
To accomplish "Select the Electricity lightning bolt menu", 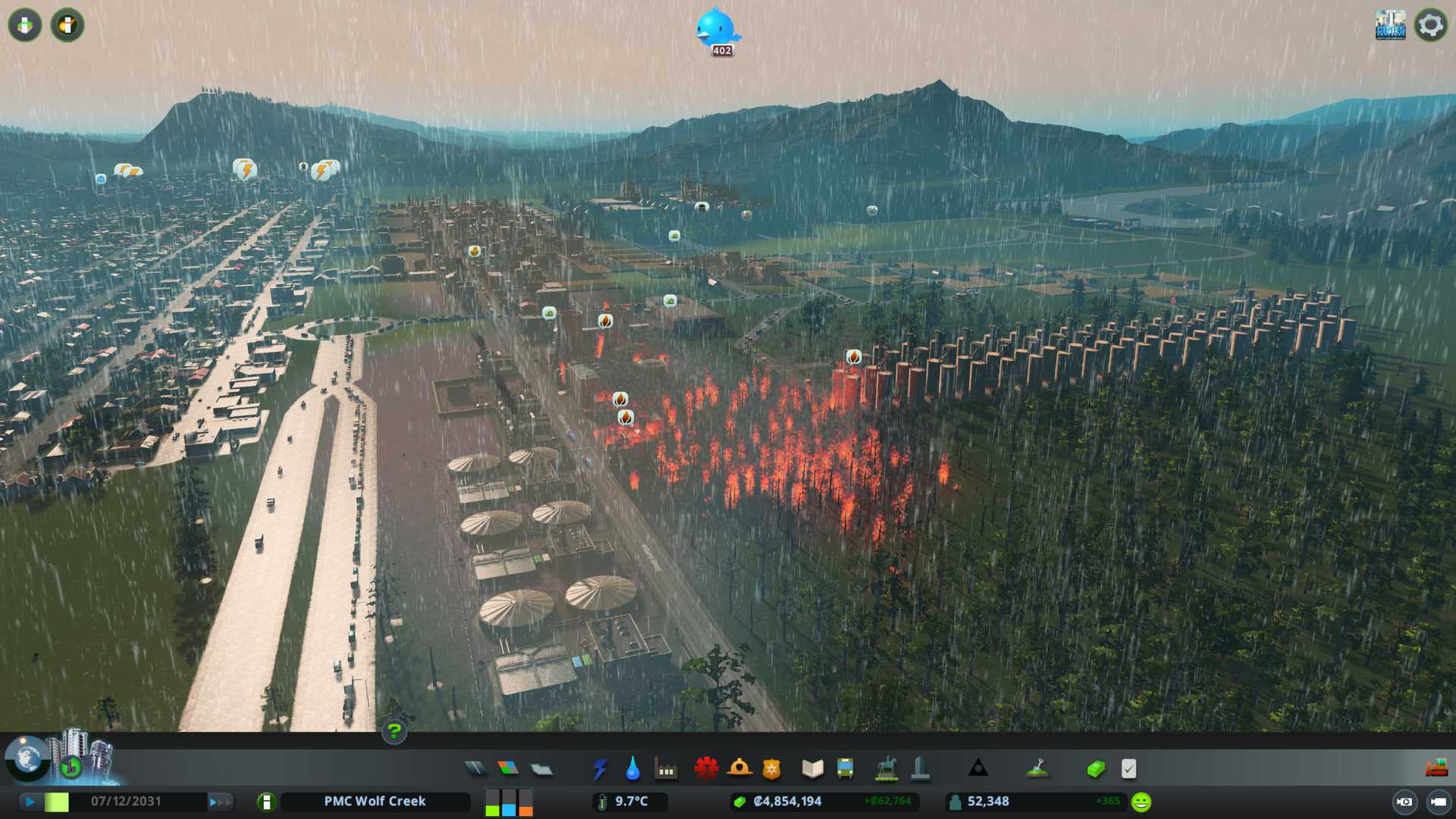I will click(x=600, y=769).
